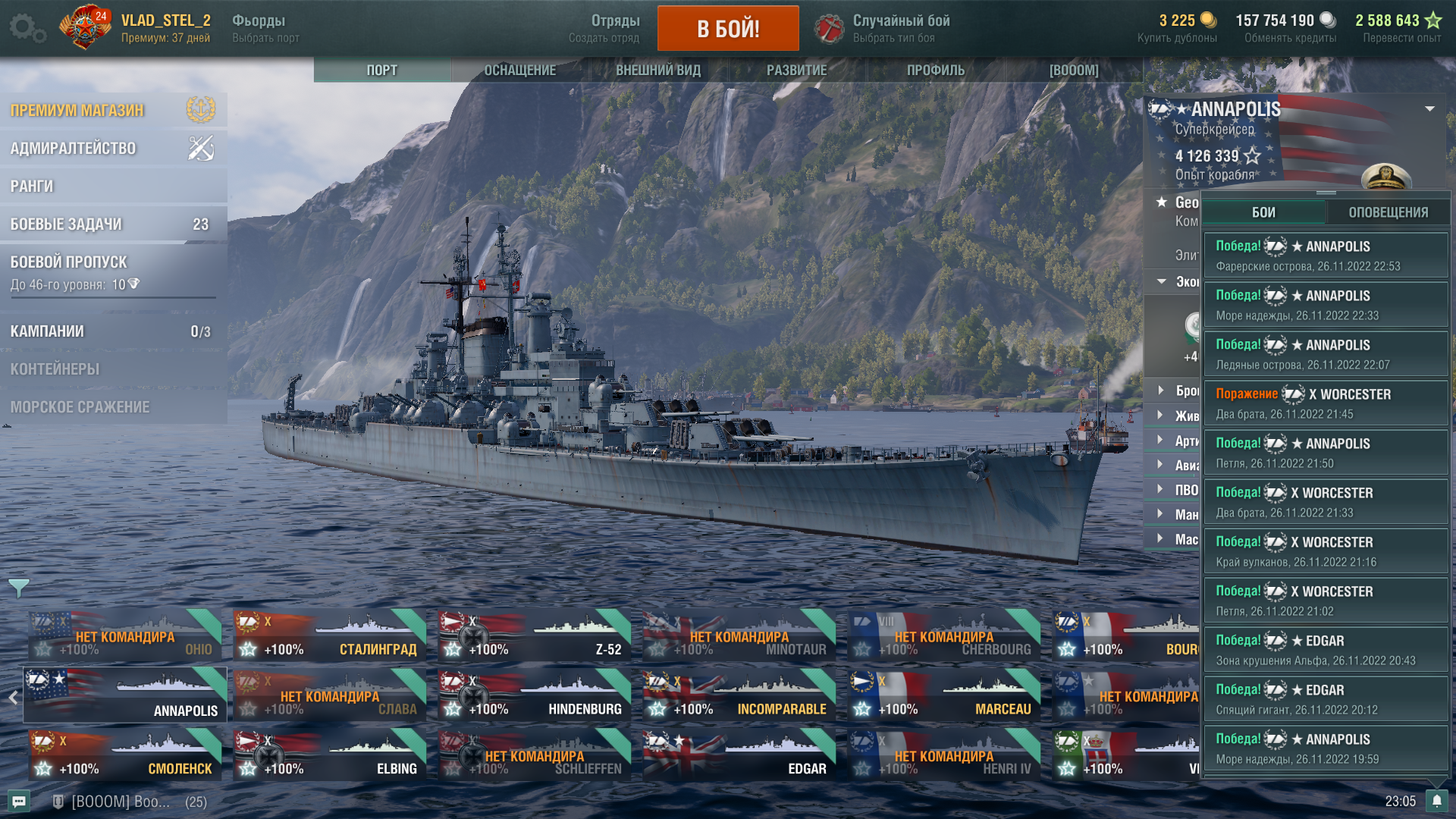Image resolution: width=1456 pixels, height=819 pixels.
Task: Open the [BOOOM] clan tab
Action: click(1073, 71)
